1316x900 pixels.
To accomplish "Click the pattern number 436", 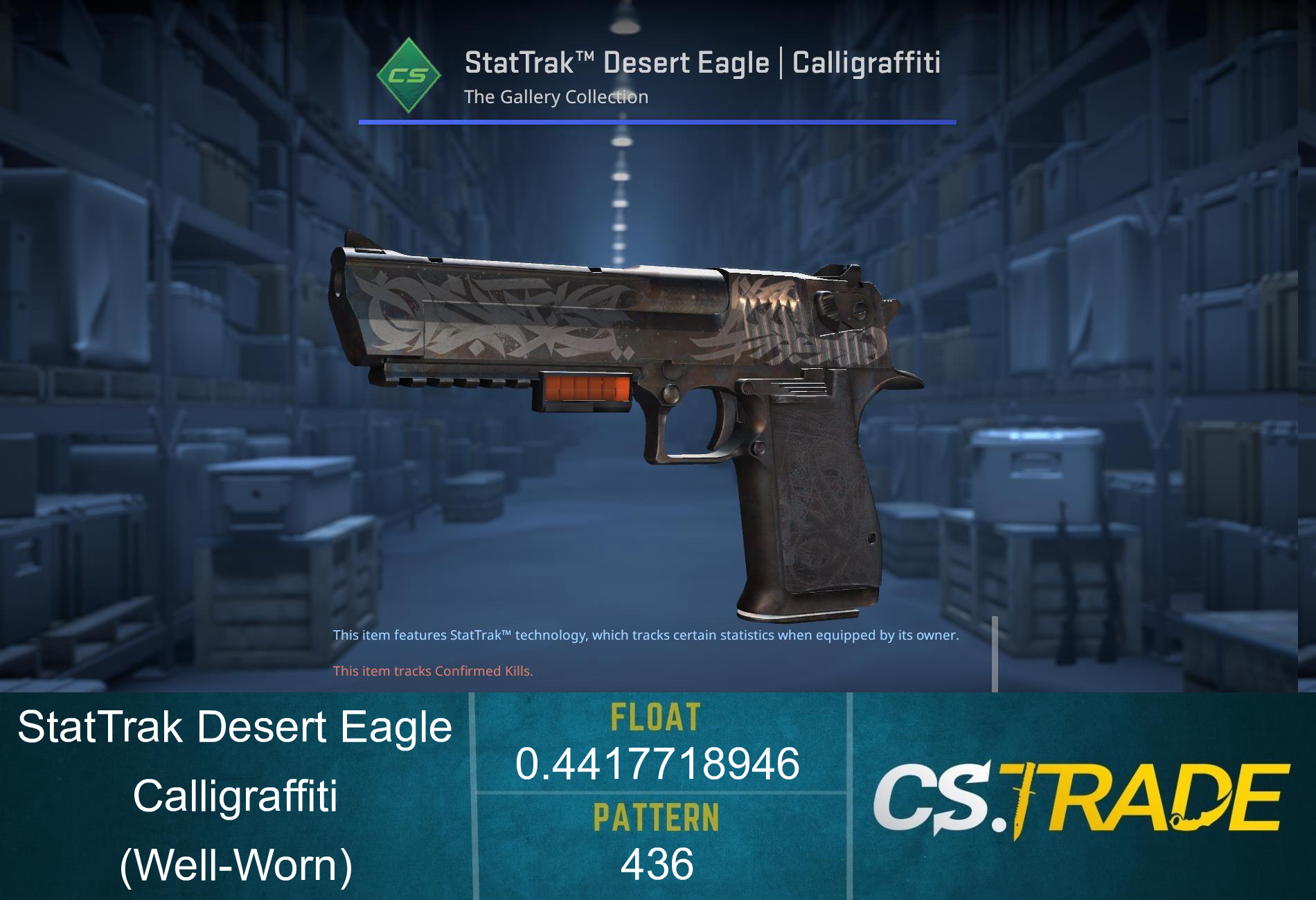I will pyautogui.click(x=658, y=864).
